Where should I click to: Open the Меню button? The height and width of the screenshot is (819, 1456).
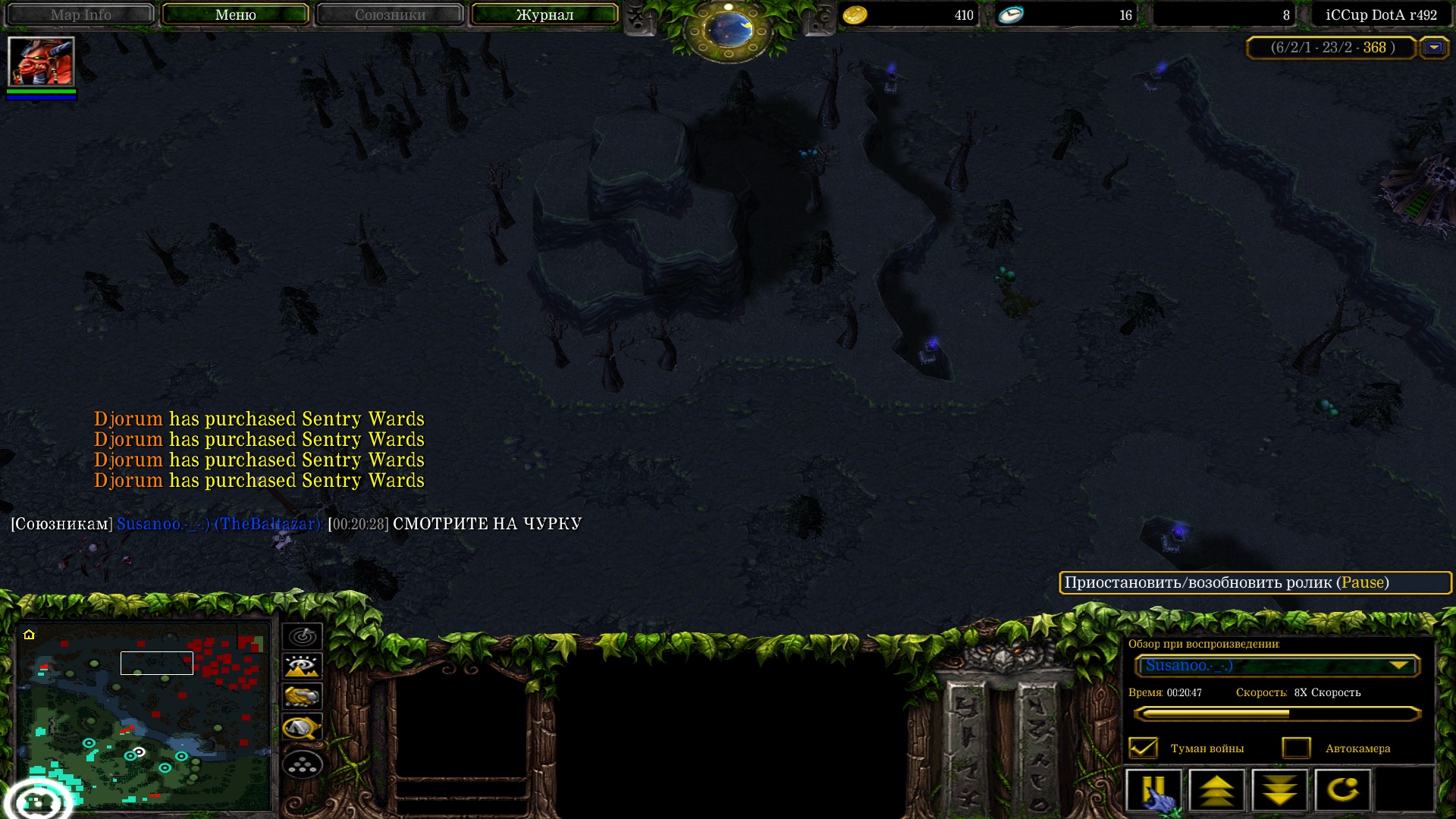click(235, 14)
